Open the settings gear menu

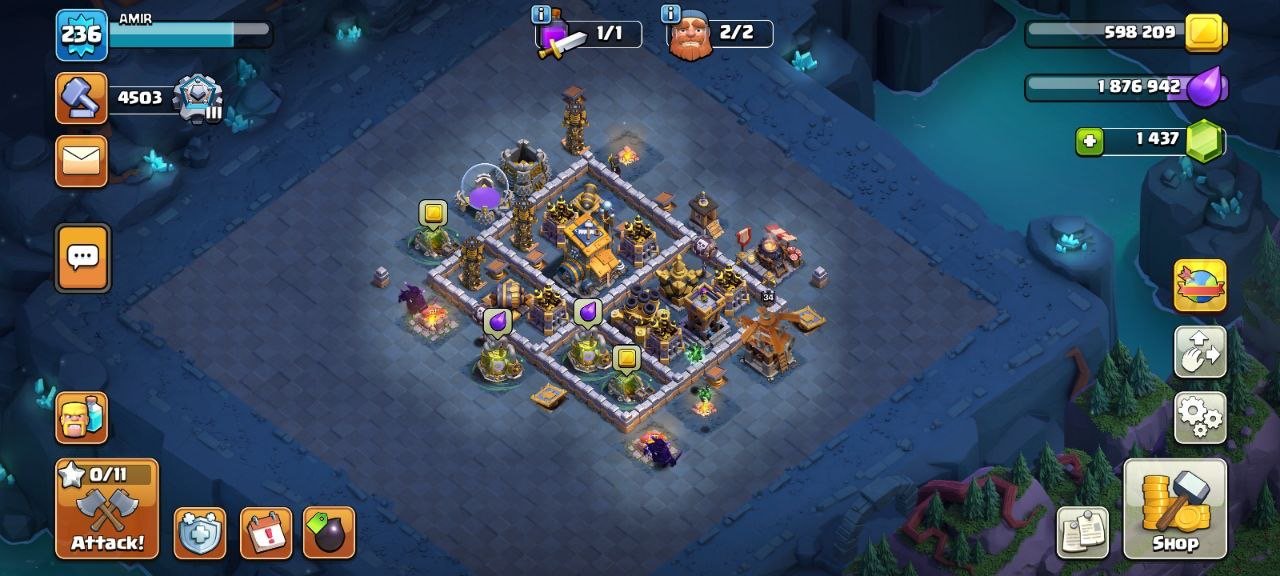pos(1200,417)
